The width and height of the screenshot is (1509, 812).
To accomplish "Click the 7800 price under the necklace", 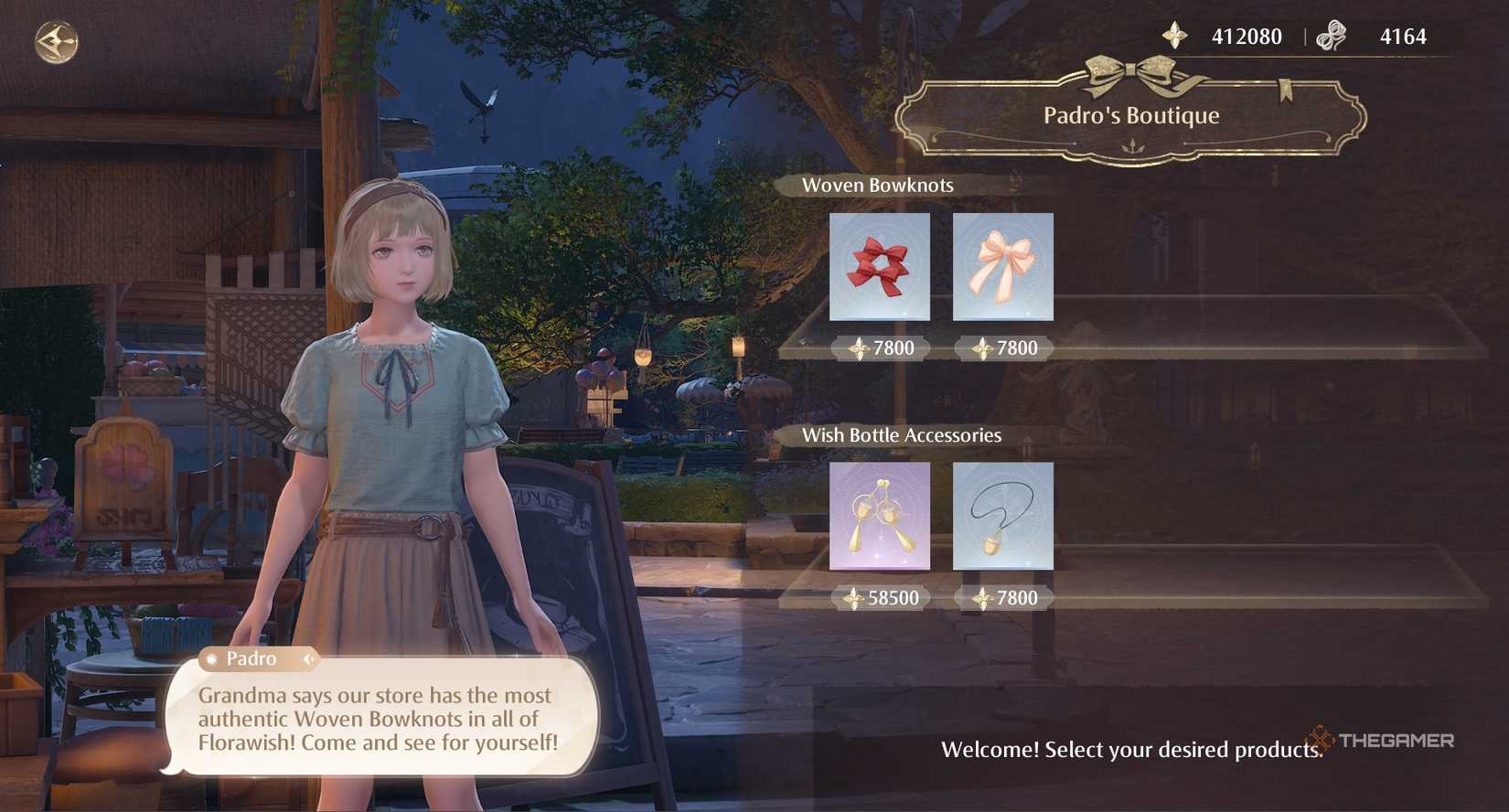I will pyautogui.click(x=1002, y=597).
